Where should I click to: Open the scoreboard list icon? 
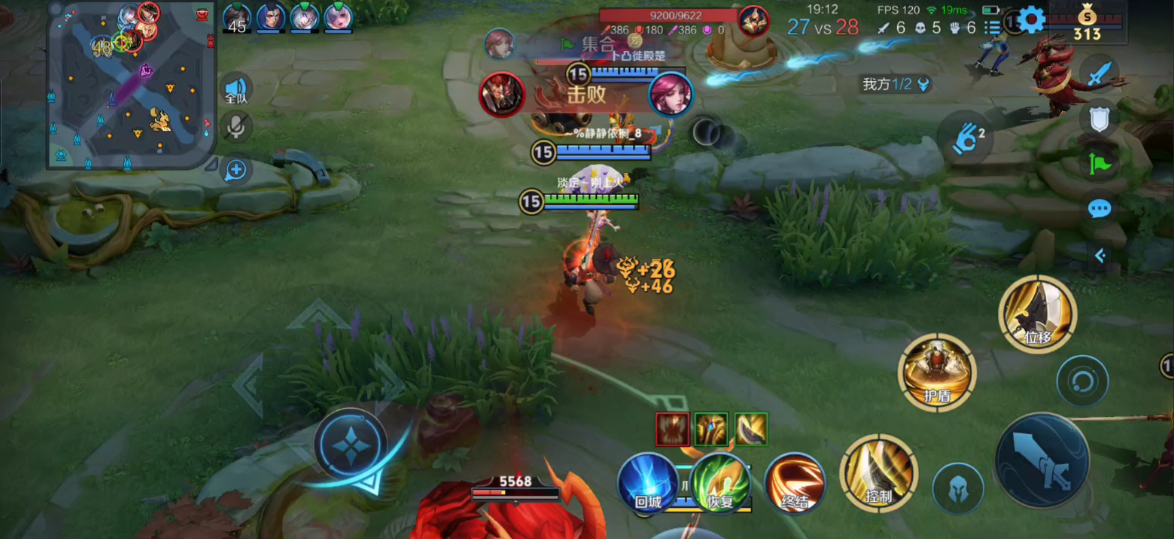[992, 28]
